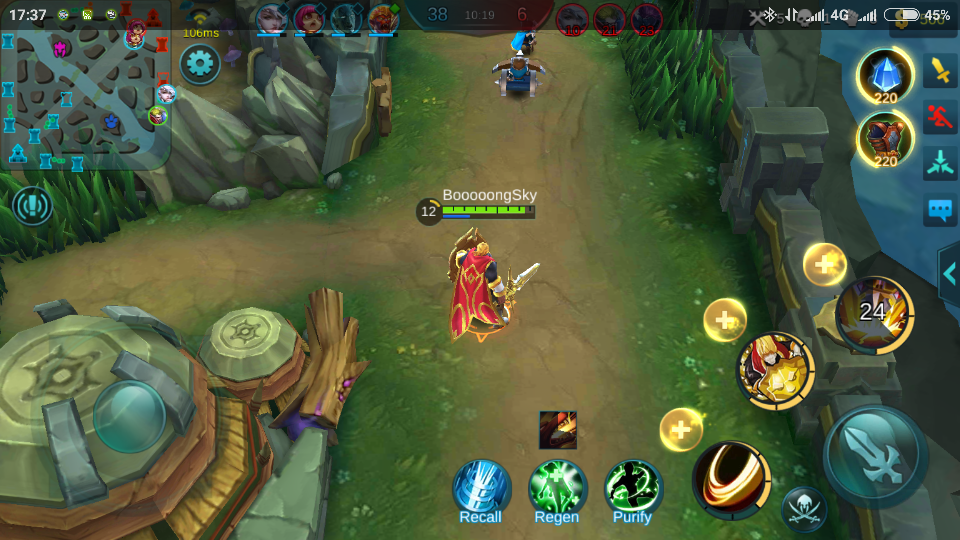Activate the golden shield skill
This screenshot has width=960, height=540.
point(775,370)
